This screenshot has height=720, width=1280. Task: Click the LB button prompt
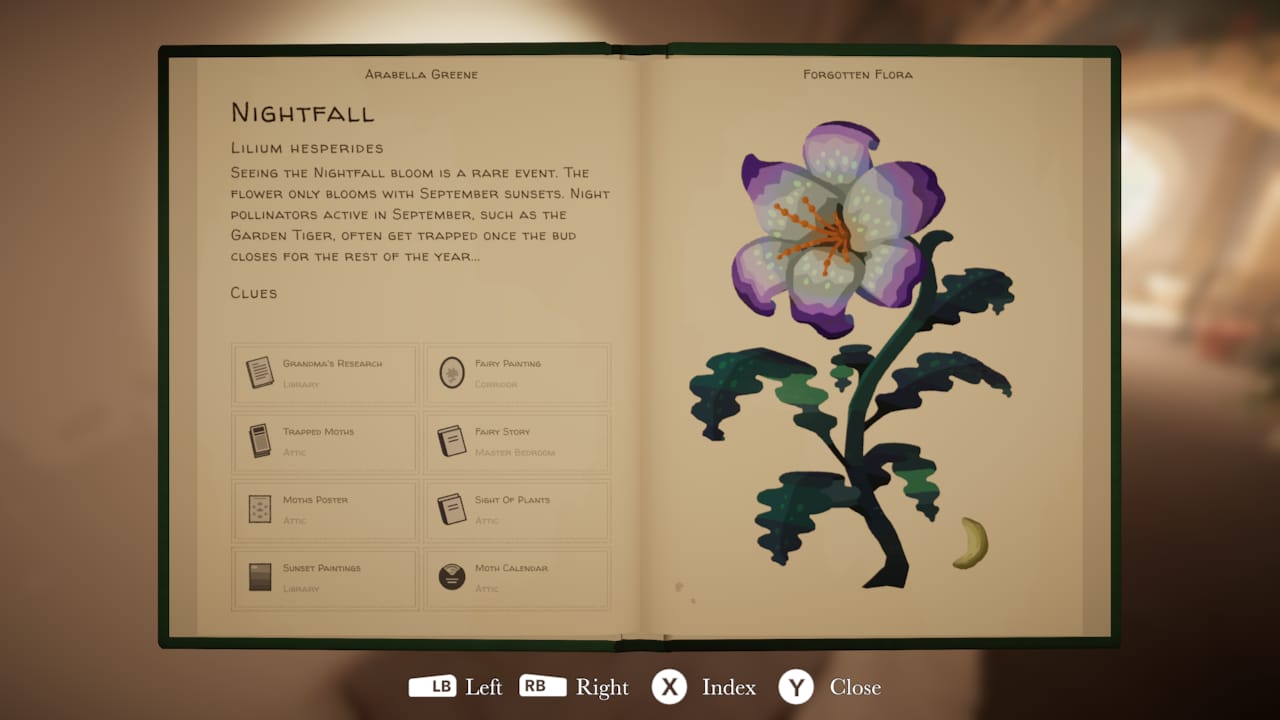coord(431,687)
